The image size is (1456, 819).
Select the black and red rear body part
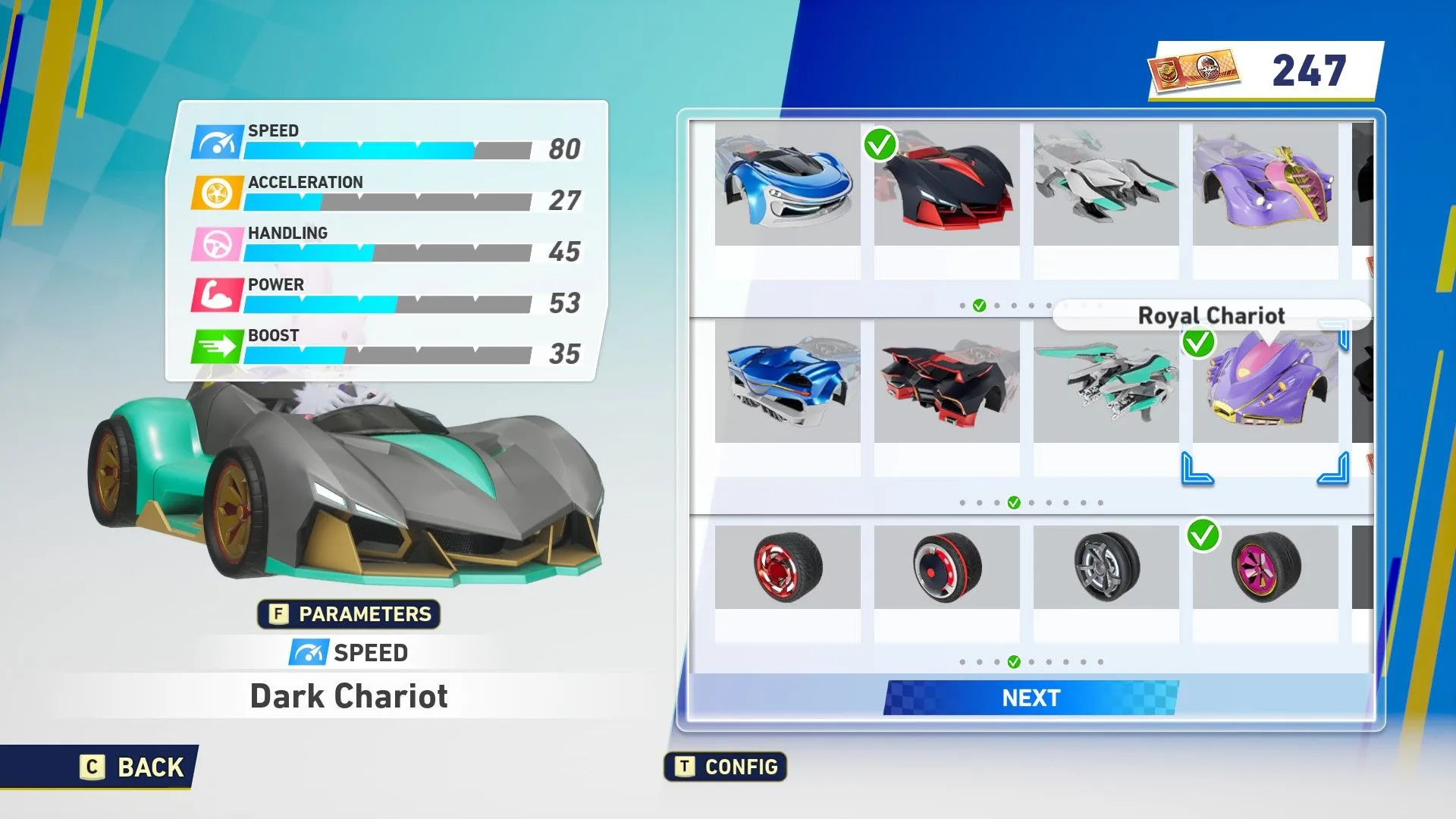pyautogui.click(x=946, y=382)
